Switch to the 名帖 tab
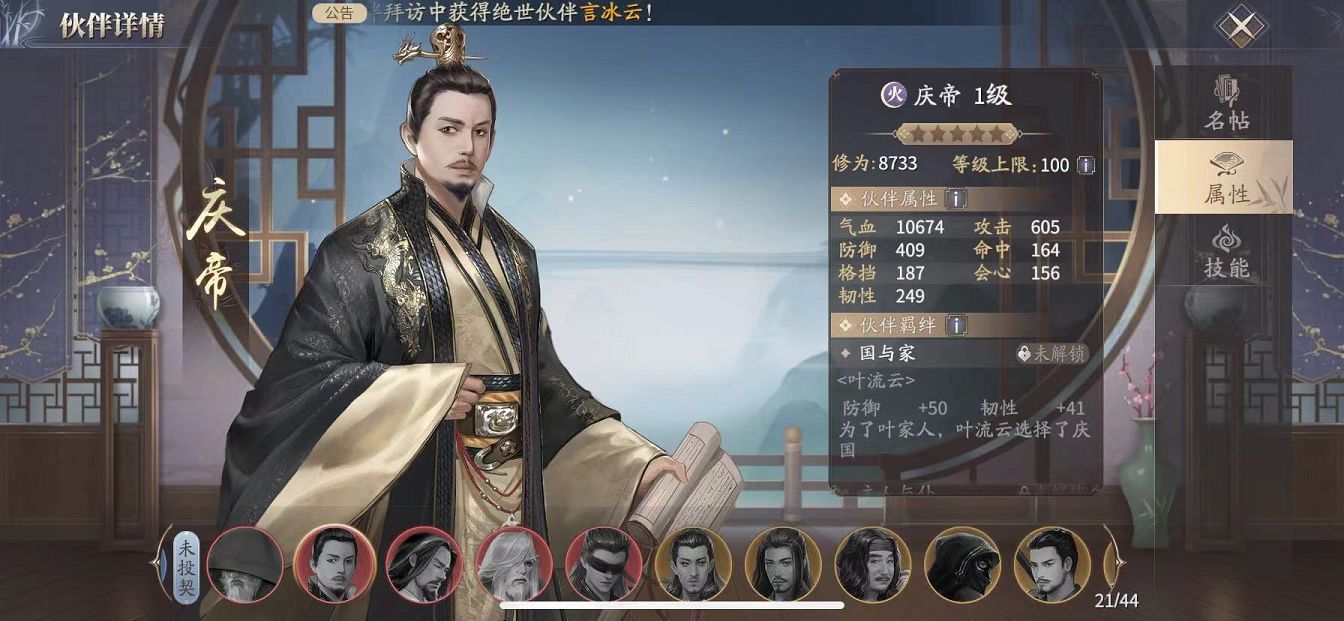This screenshot has width=1344, height=621. point(1225,104)
